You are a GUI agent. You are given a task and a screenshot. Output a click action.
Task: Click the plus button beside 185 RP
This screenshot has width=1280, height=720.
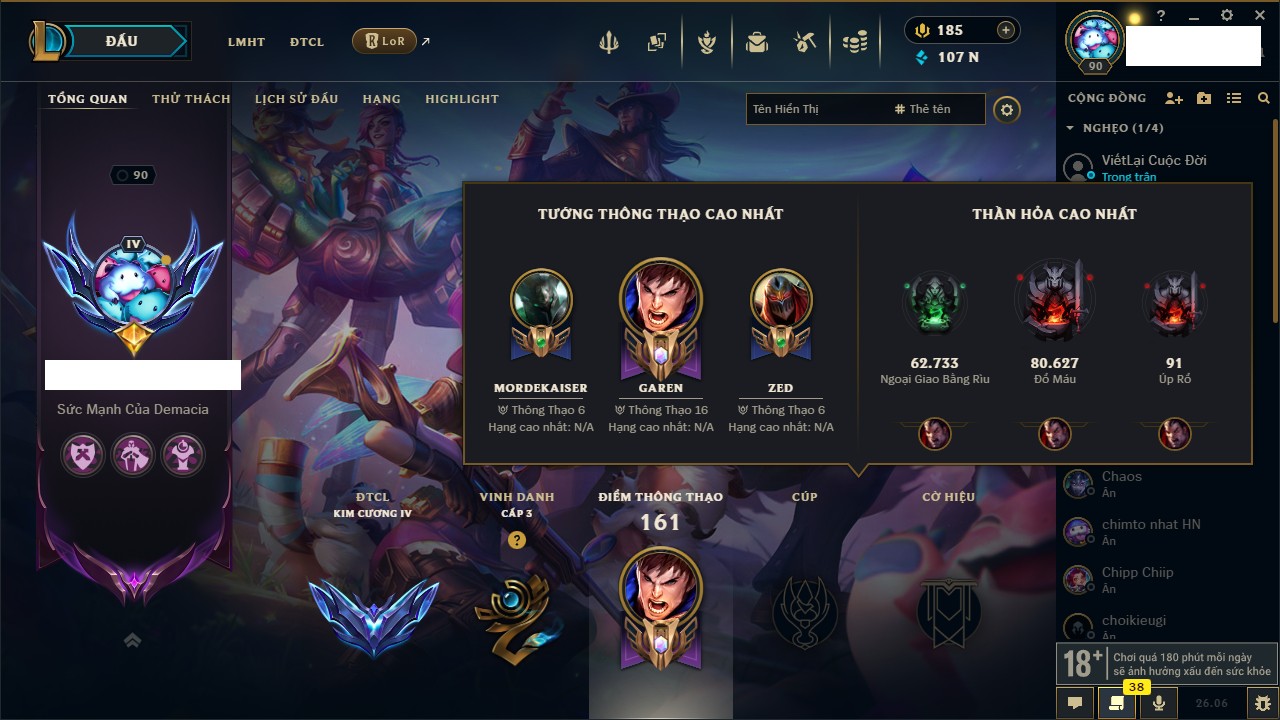pos(1006,30)
